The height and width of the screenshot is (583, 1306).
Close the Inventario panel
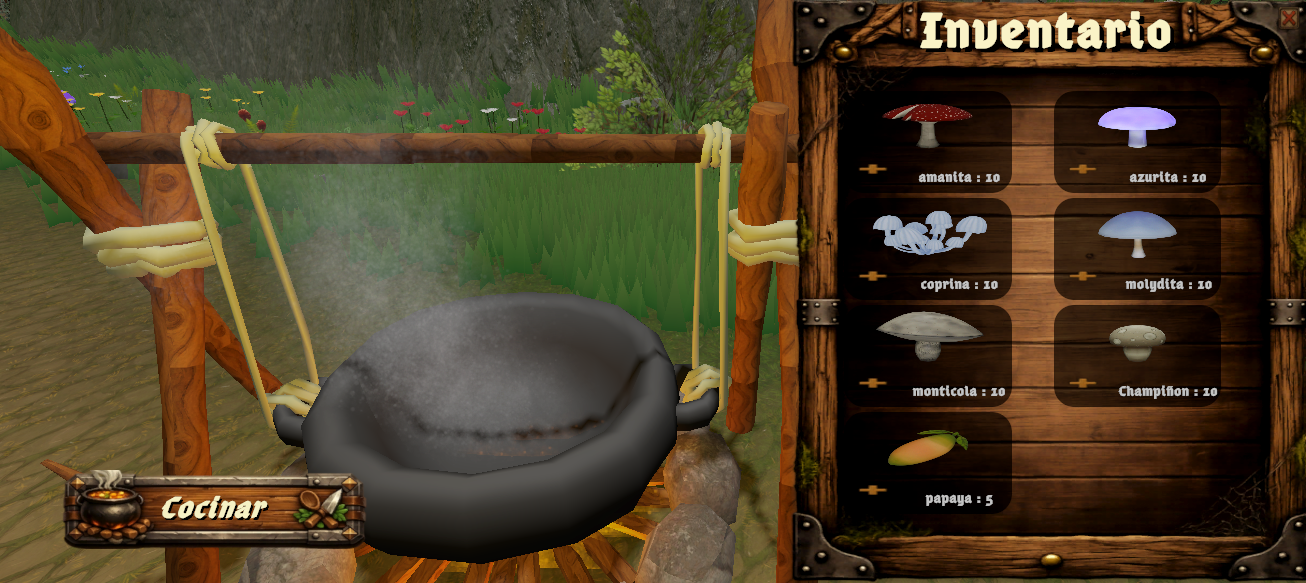[x=1288, y=17]
